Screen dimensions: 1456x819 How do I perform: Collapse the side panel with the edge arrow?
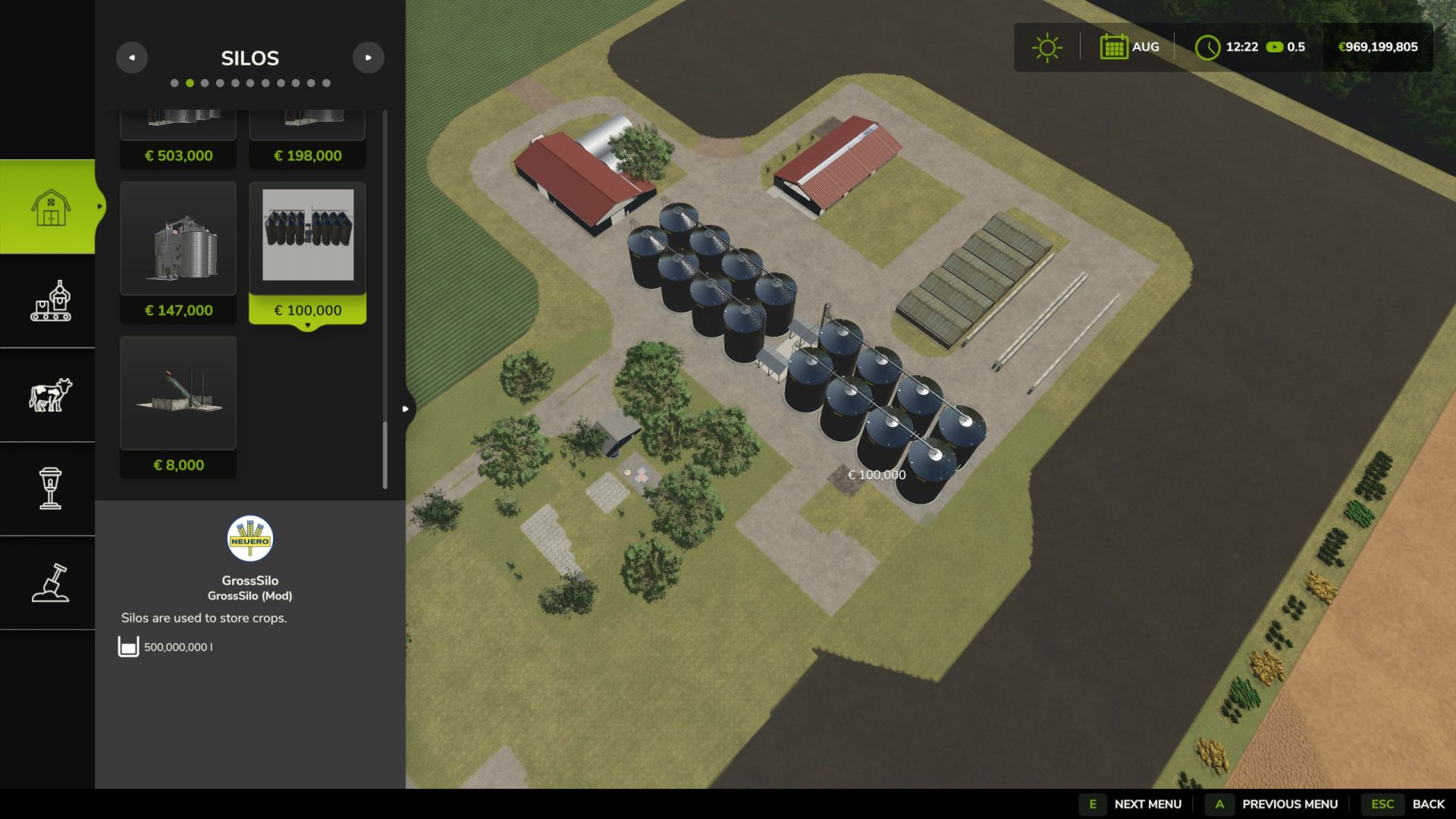pyautogui.click(x=406, y=409)
